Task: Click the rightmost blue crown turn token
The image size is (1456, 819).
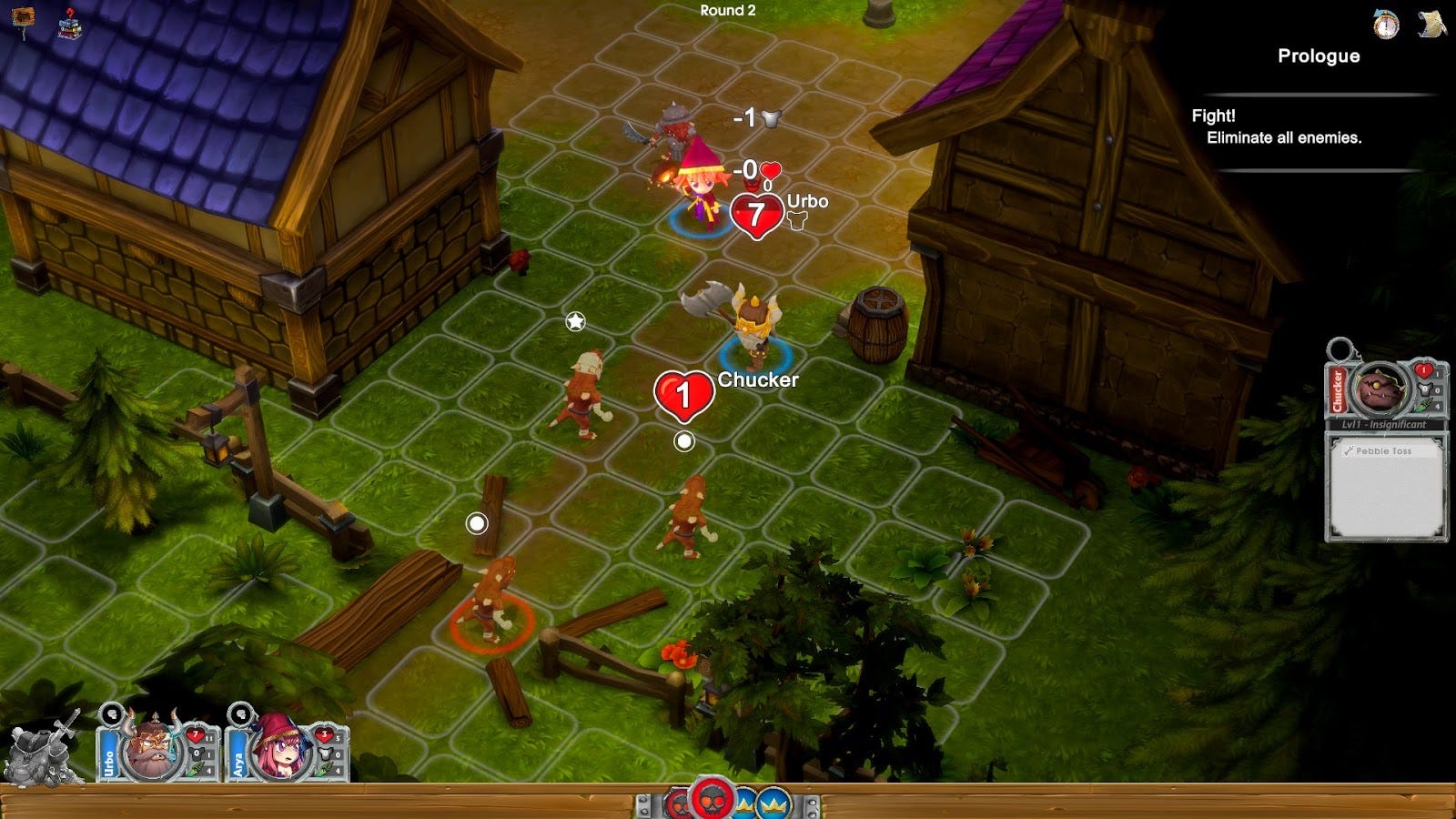Action: [x=773, y=804]
